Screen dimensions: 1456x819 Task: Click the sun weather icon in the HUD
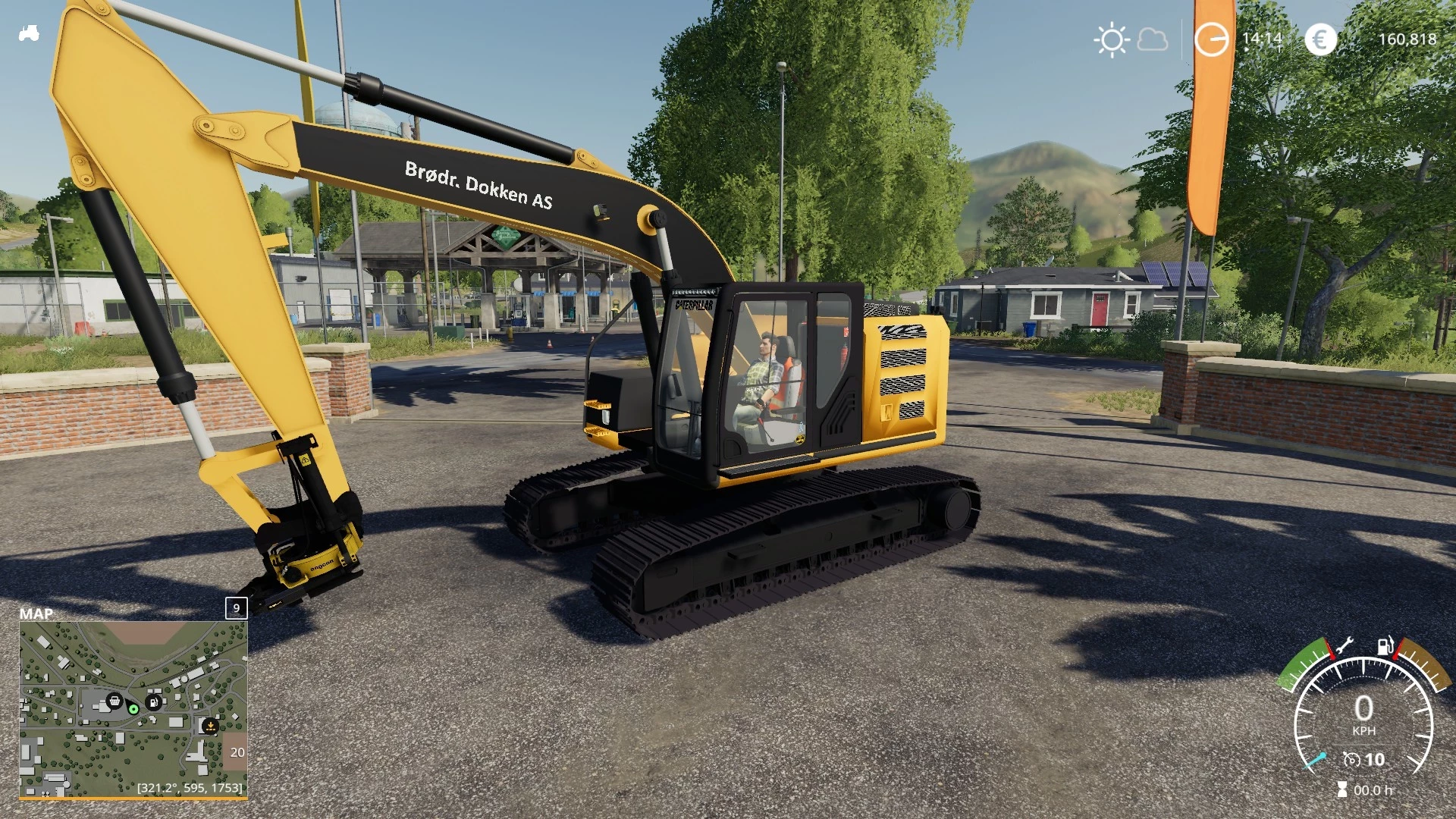pos(1112,39)
